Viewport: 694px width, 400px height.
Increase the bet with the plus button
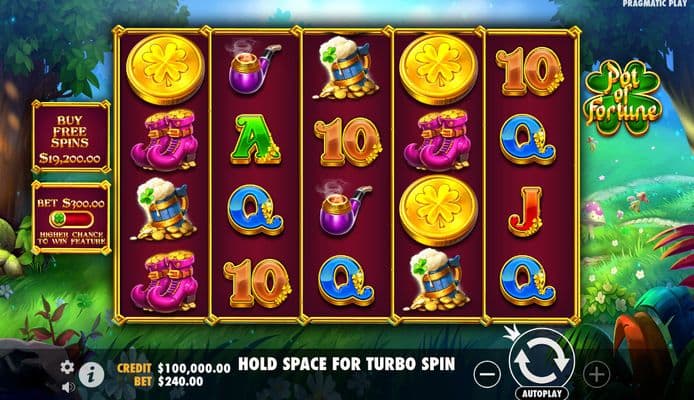point(597,375)
